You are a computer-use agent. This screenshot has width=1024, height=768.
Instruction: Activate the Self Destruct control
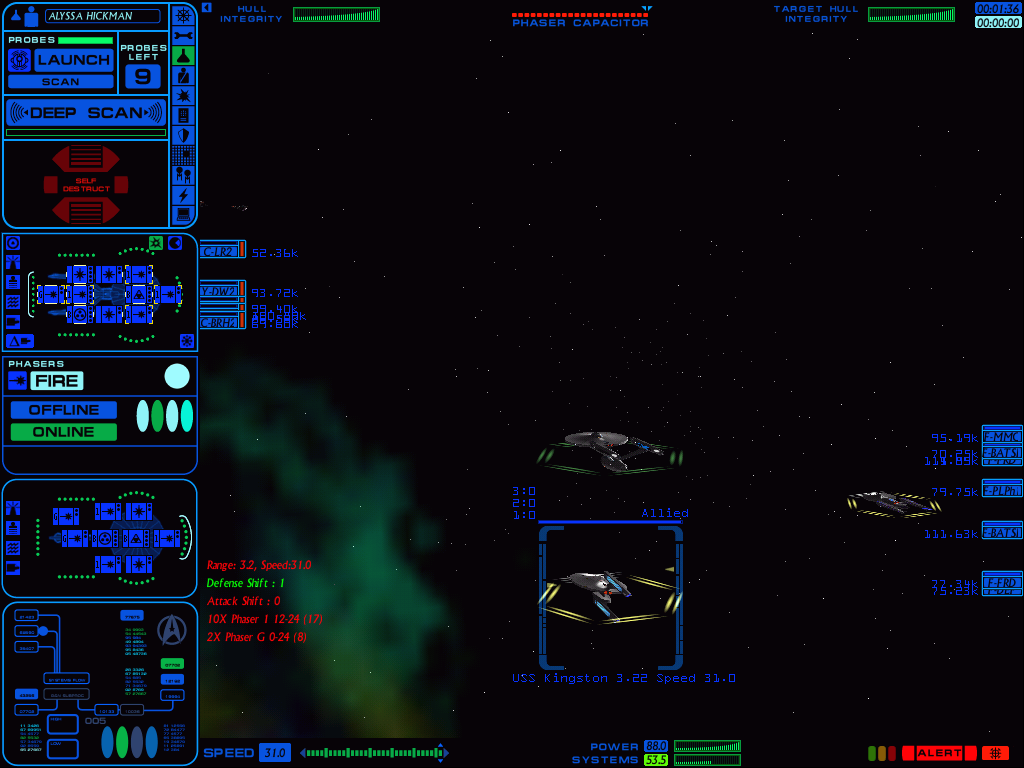tap(86, 185)
